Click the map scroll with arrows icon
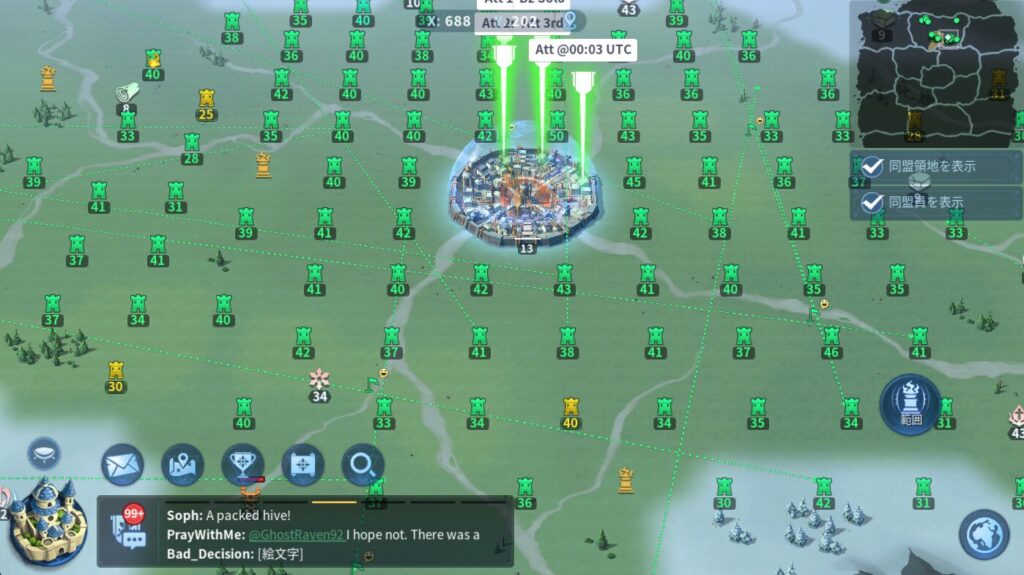The height and width of the screenshot is (575, 1024). 302,465
